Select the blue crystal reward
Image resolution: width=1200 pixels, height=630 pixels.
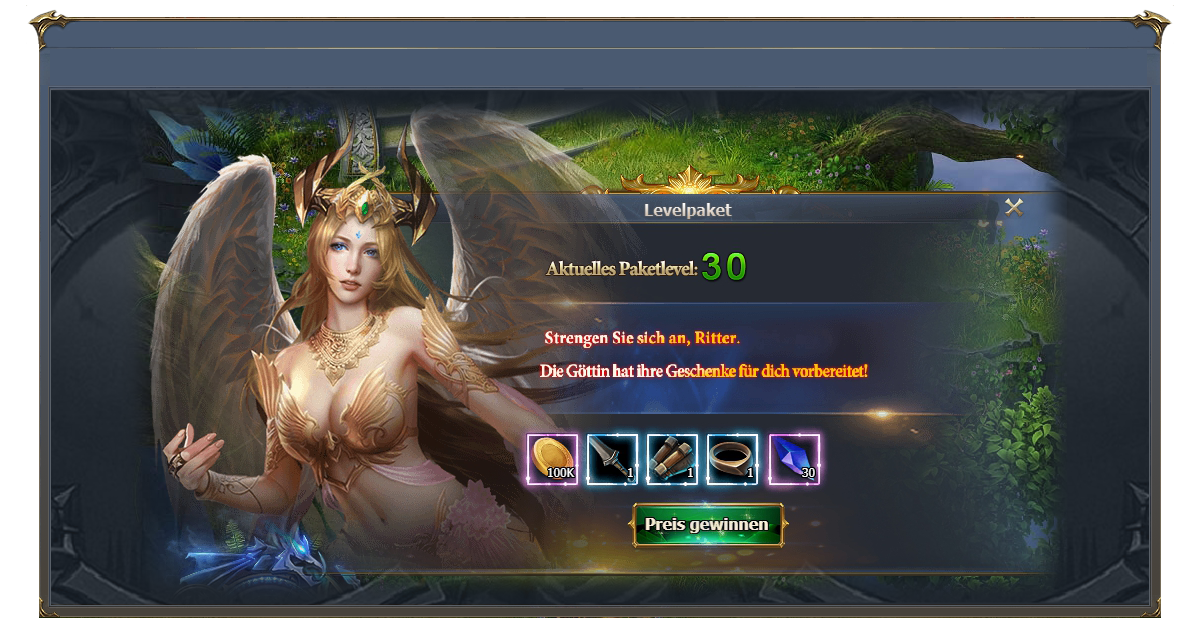tap(793, 459)
